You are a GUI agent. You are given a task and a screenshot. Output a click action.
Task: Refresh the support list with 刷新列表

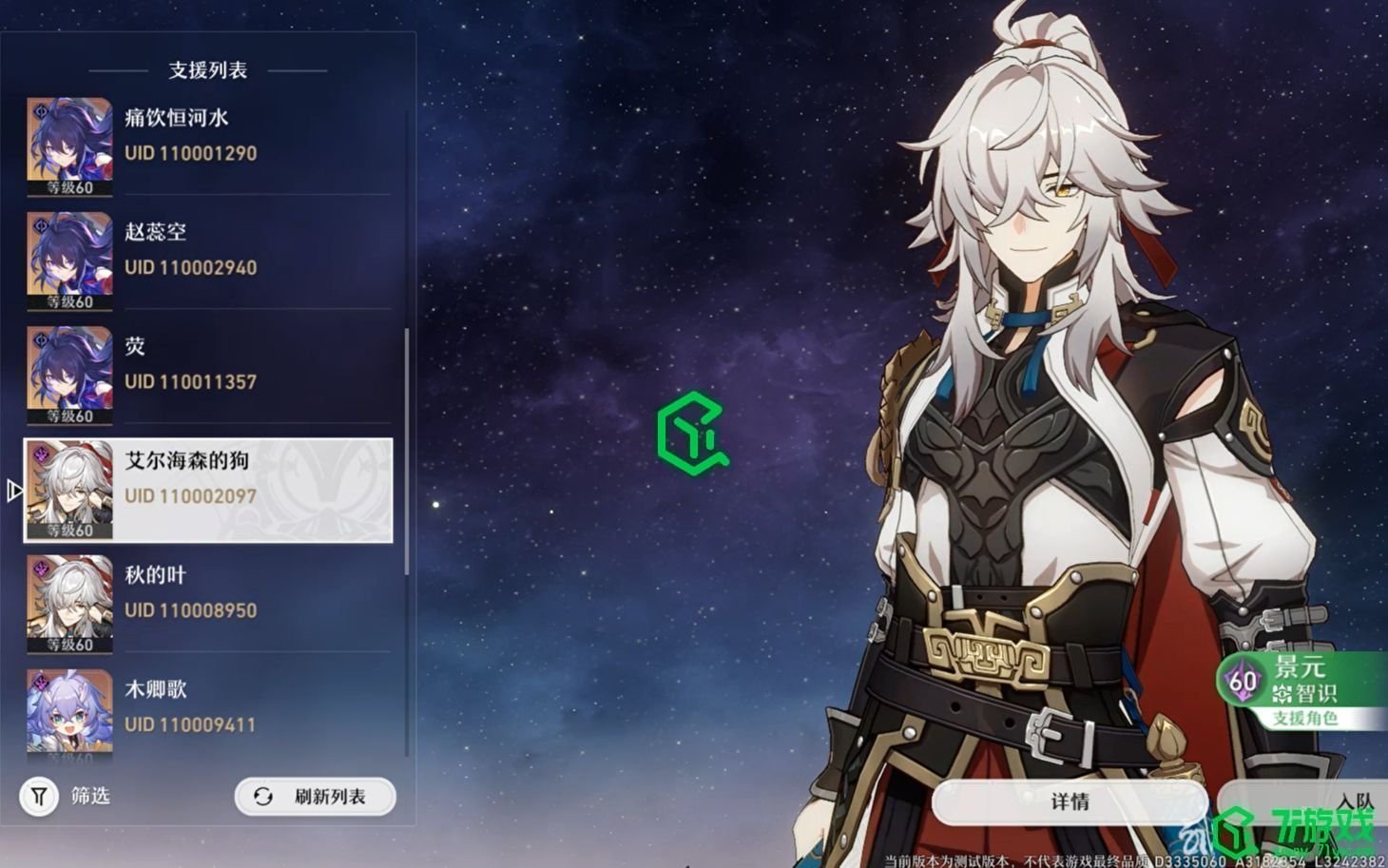(x=315, y=797)
